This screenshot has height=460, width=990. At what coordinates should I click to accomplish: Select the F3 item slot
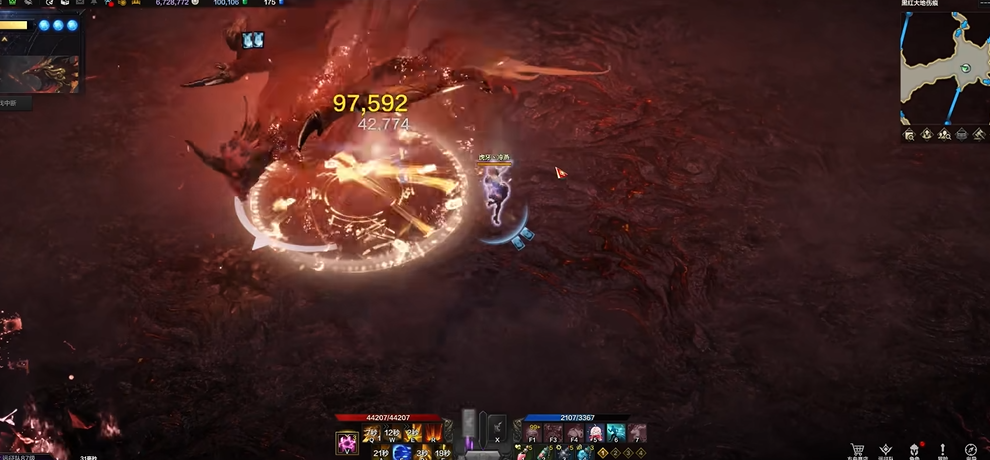click(x=554, y=434)
